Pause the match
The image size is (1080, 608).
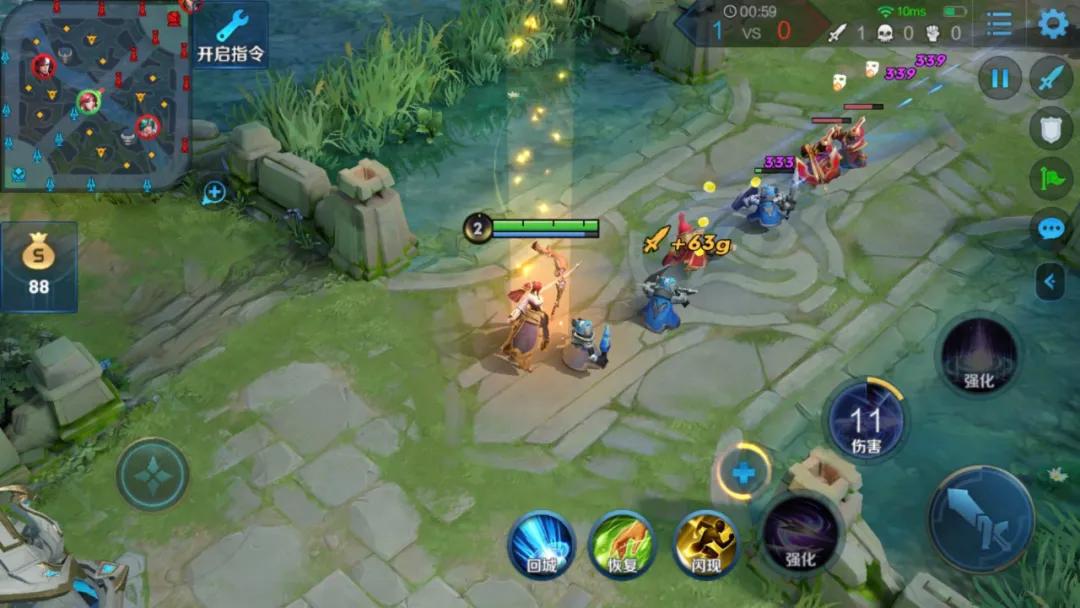tap(999, 77)
